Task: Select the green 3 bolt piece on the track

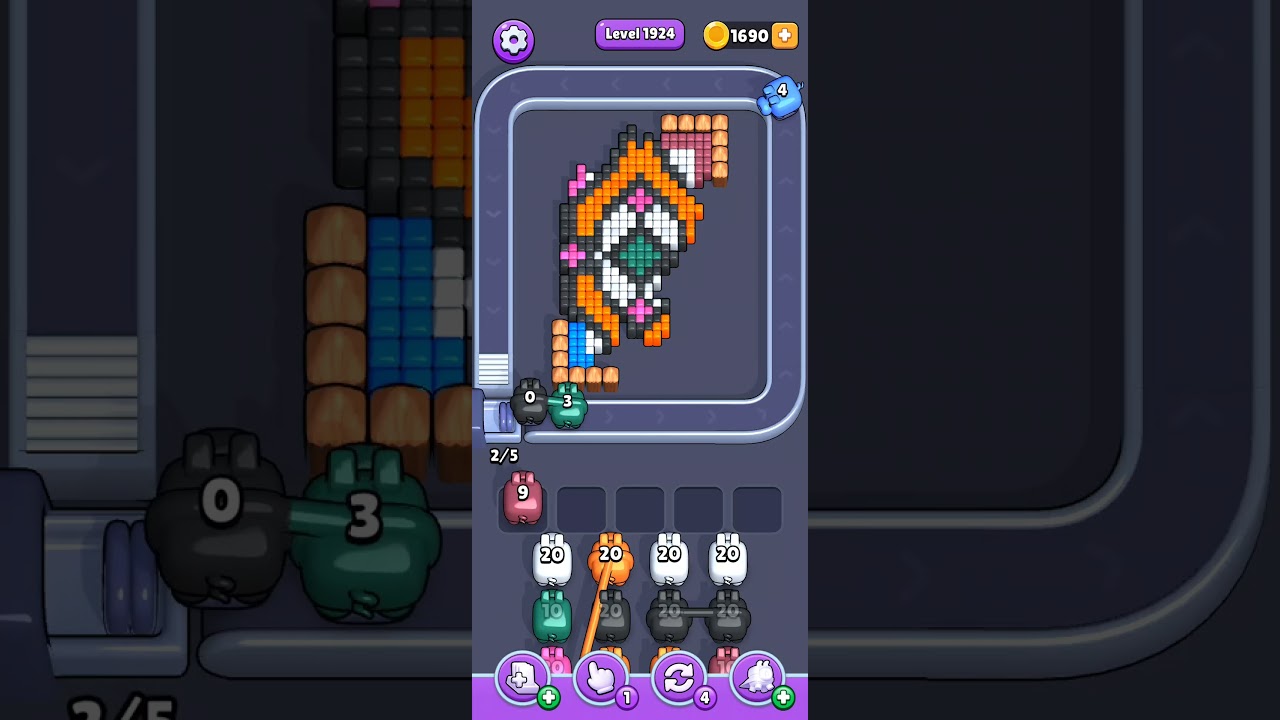Action: tap(567, 404)
